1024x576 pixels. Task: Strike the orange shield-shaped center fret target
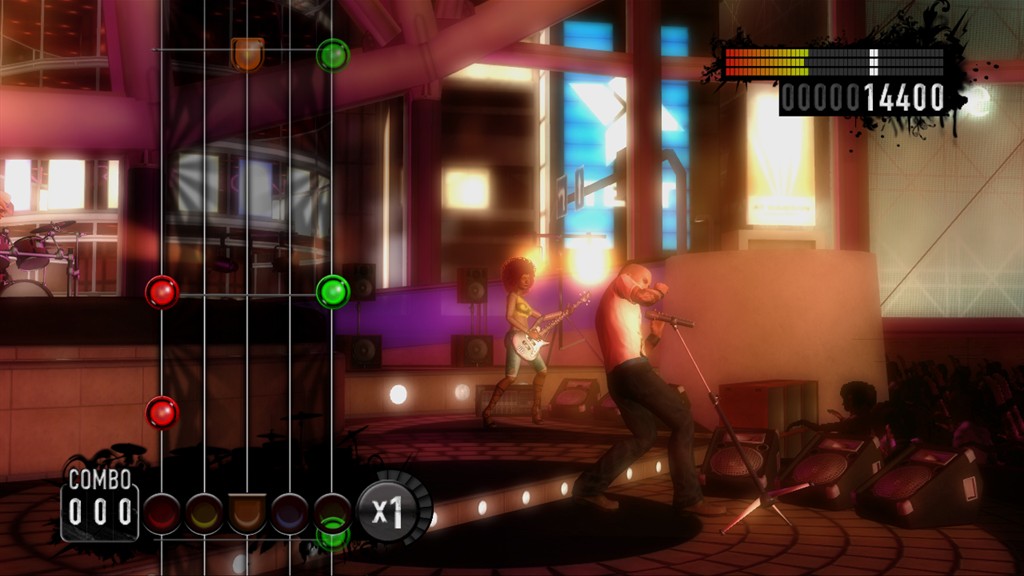[x=247, y=513]
